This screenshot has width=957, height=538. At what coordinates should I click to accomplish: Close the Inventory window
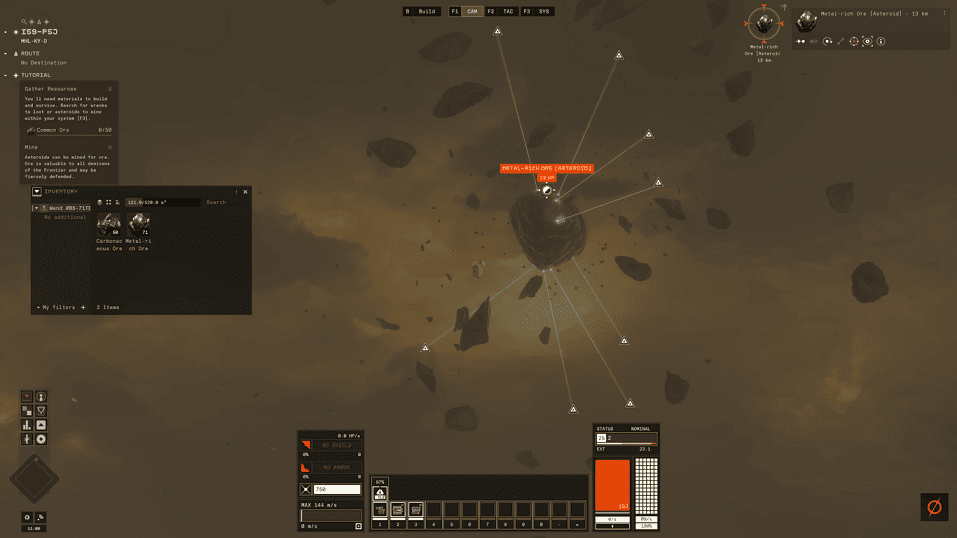(245, 191)
